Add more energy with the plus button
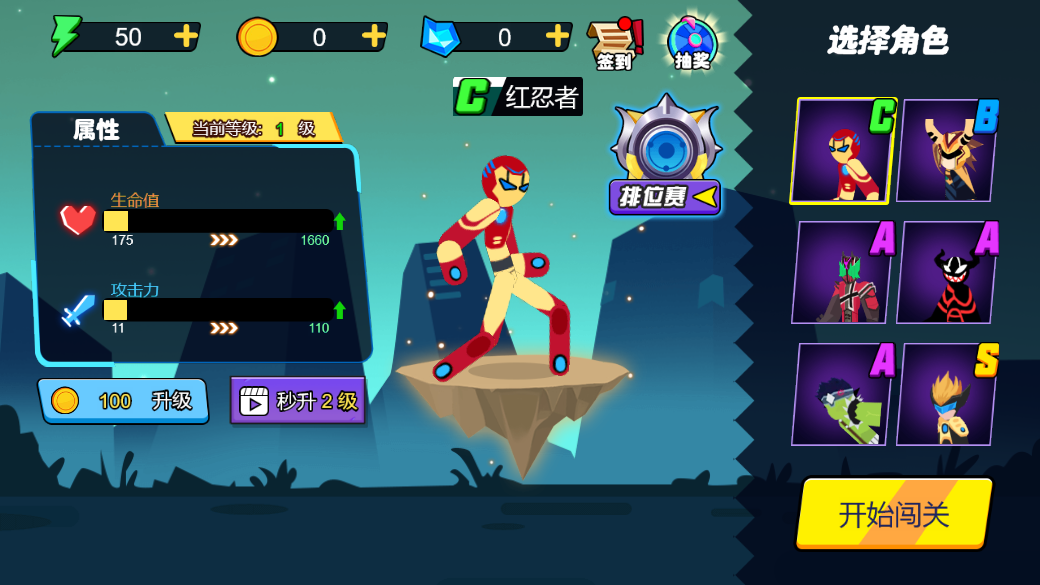The width and height of the screenshot is (1040, 585). (x=185, y=36)
